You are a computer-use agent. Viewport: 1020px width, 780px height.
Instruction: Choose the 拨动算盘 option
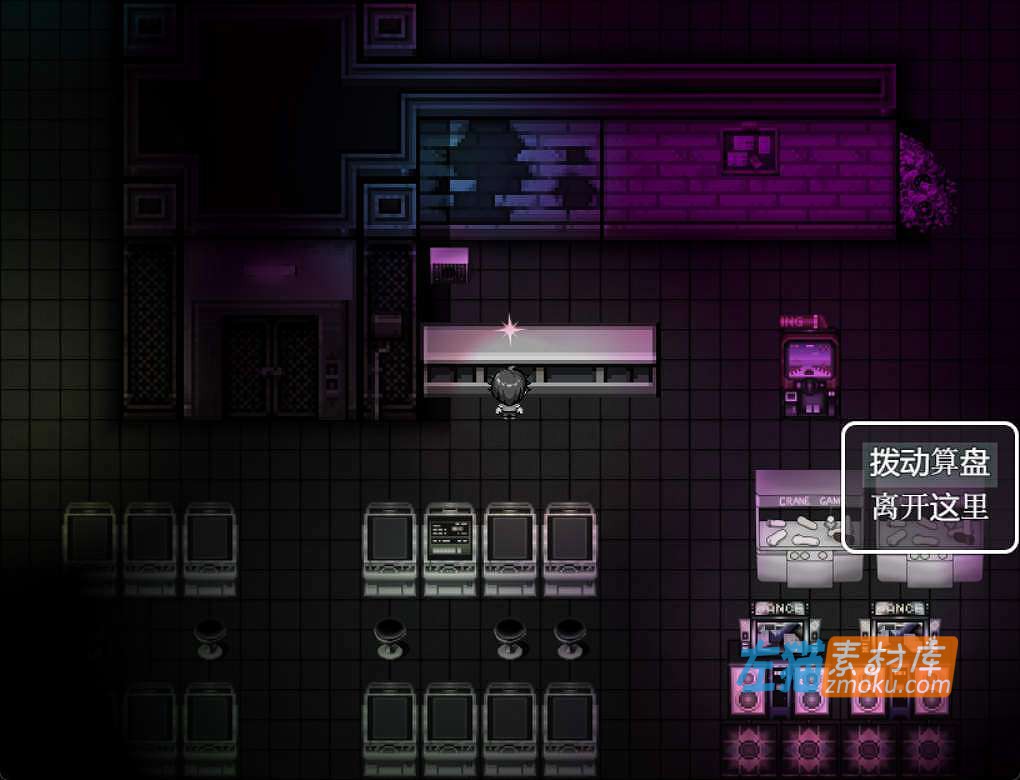929,463
